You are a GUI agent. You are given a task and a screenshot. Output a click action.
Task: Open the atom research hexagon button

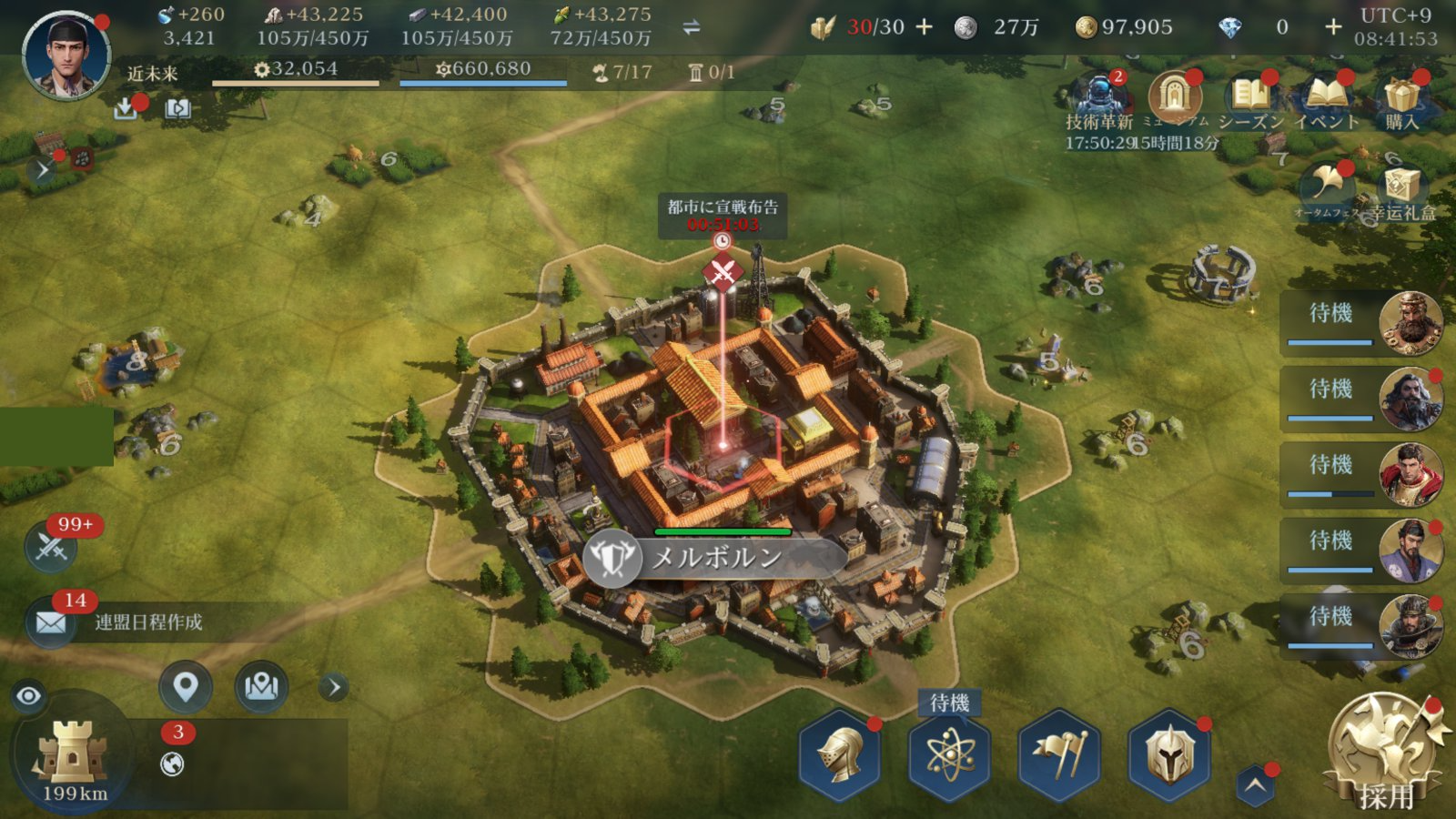click(949, 755)
